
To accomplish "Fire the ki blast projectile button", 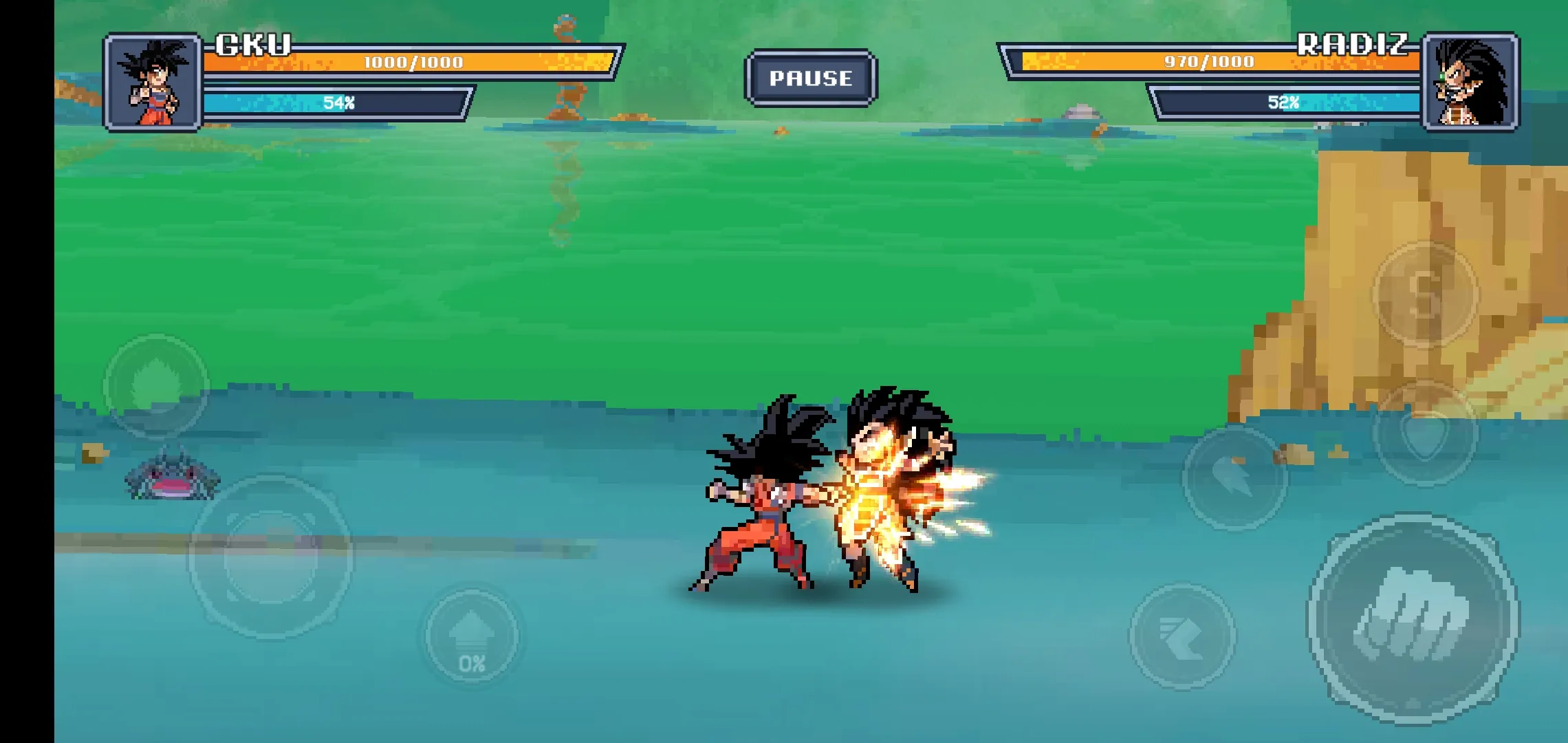I will pos(1234,477).
